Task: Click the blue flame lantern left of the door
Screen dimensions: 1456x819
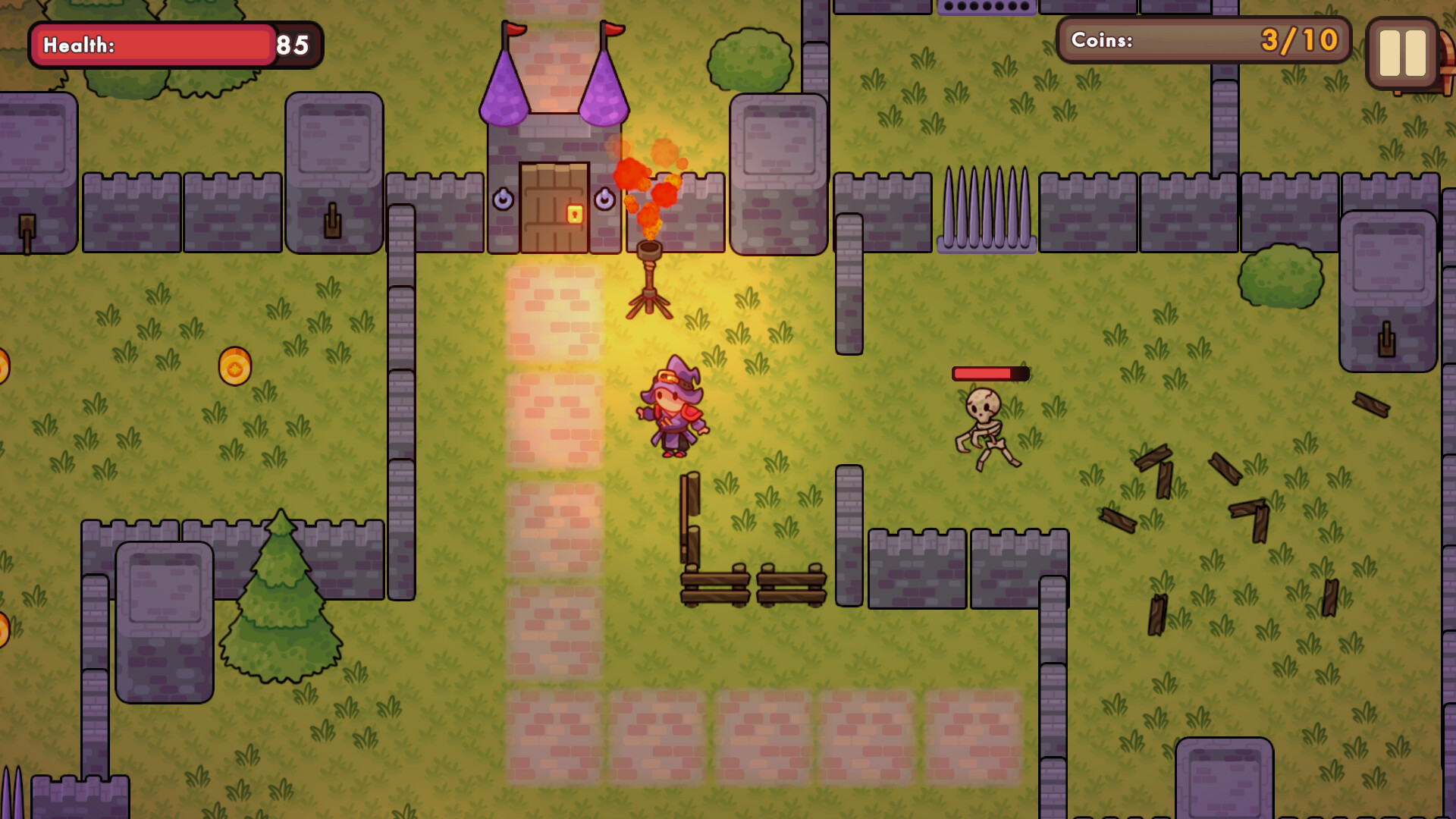Action: [504, 197]
